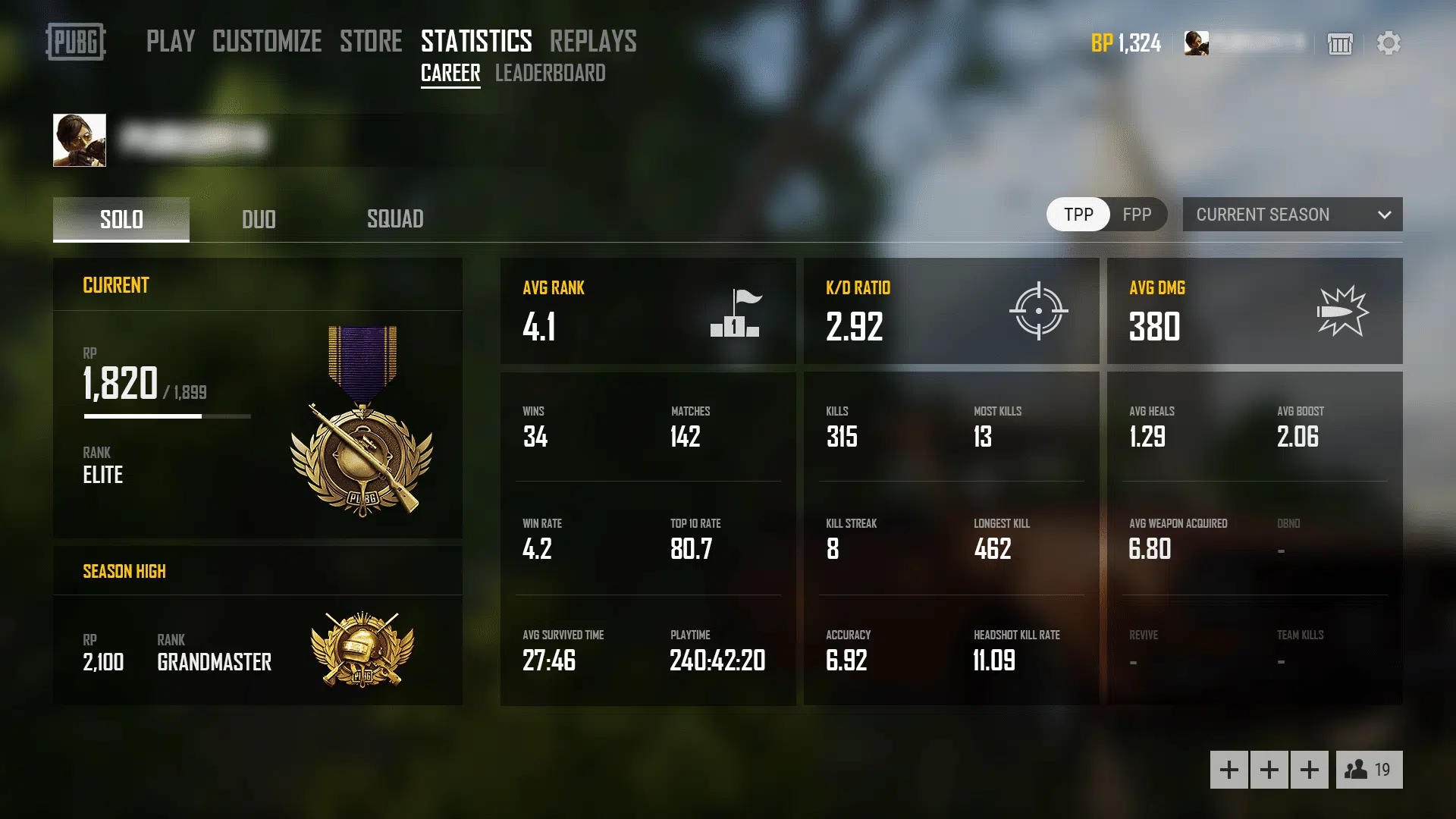
Task: Expand the season selector chevron
Action: [1386, 215]
